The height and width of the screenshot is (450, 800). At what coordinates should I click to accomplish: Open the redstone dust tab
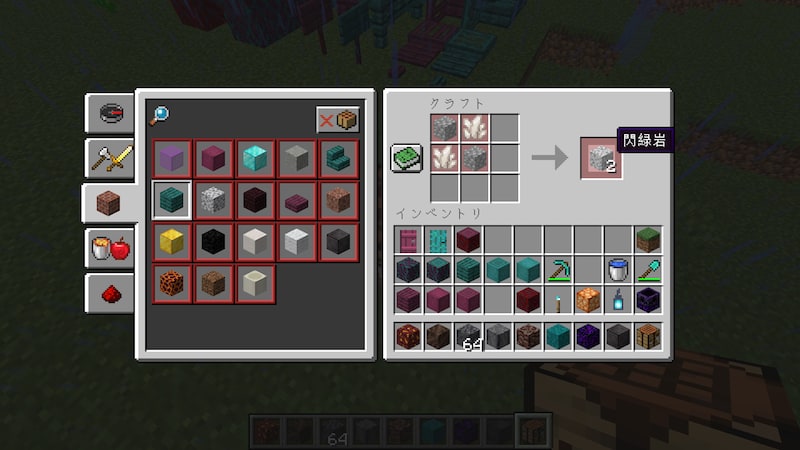tap(109, 292)
